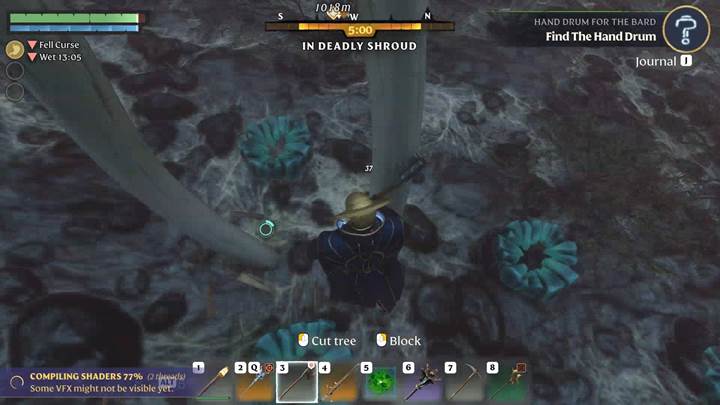This screenshot has width=720, height=405.
Task: Click the gold buff icon beside Fell Curse
Action: point(14,49)
